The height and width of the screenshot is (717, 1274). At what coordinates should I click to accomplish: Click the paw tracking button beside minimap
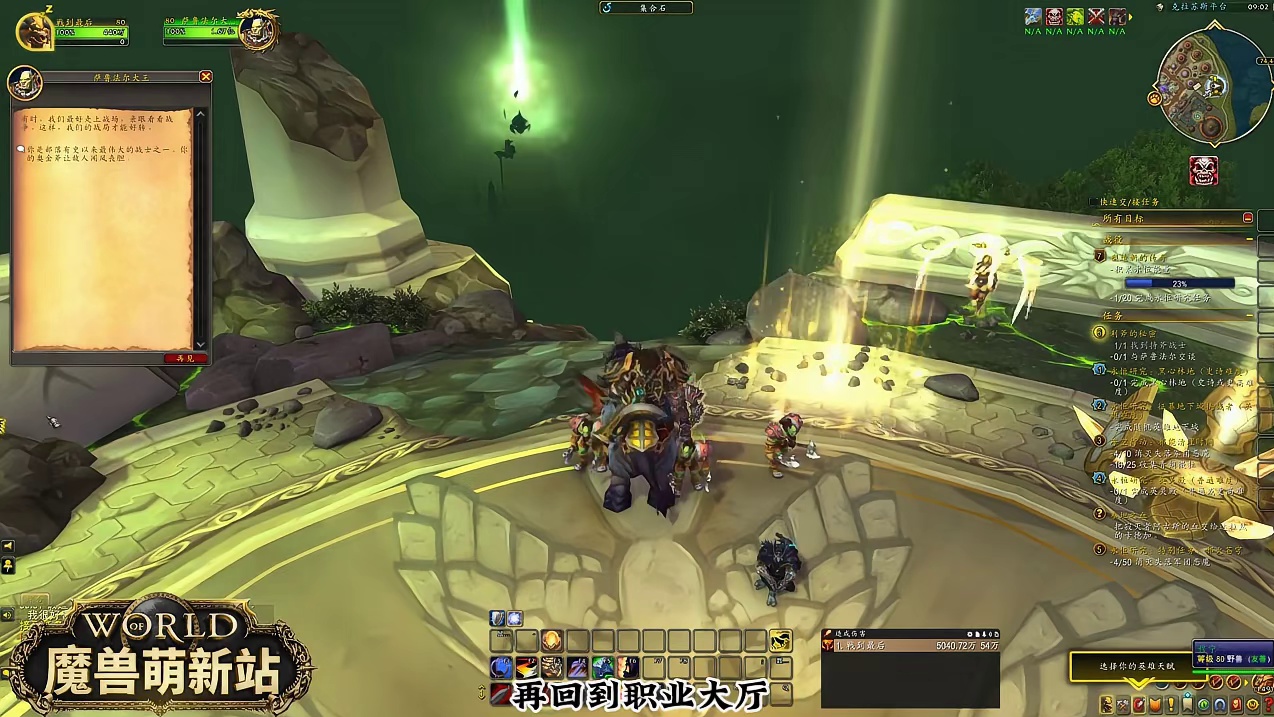pos(1153,99)
